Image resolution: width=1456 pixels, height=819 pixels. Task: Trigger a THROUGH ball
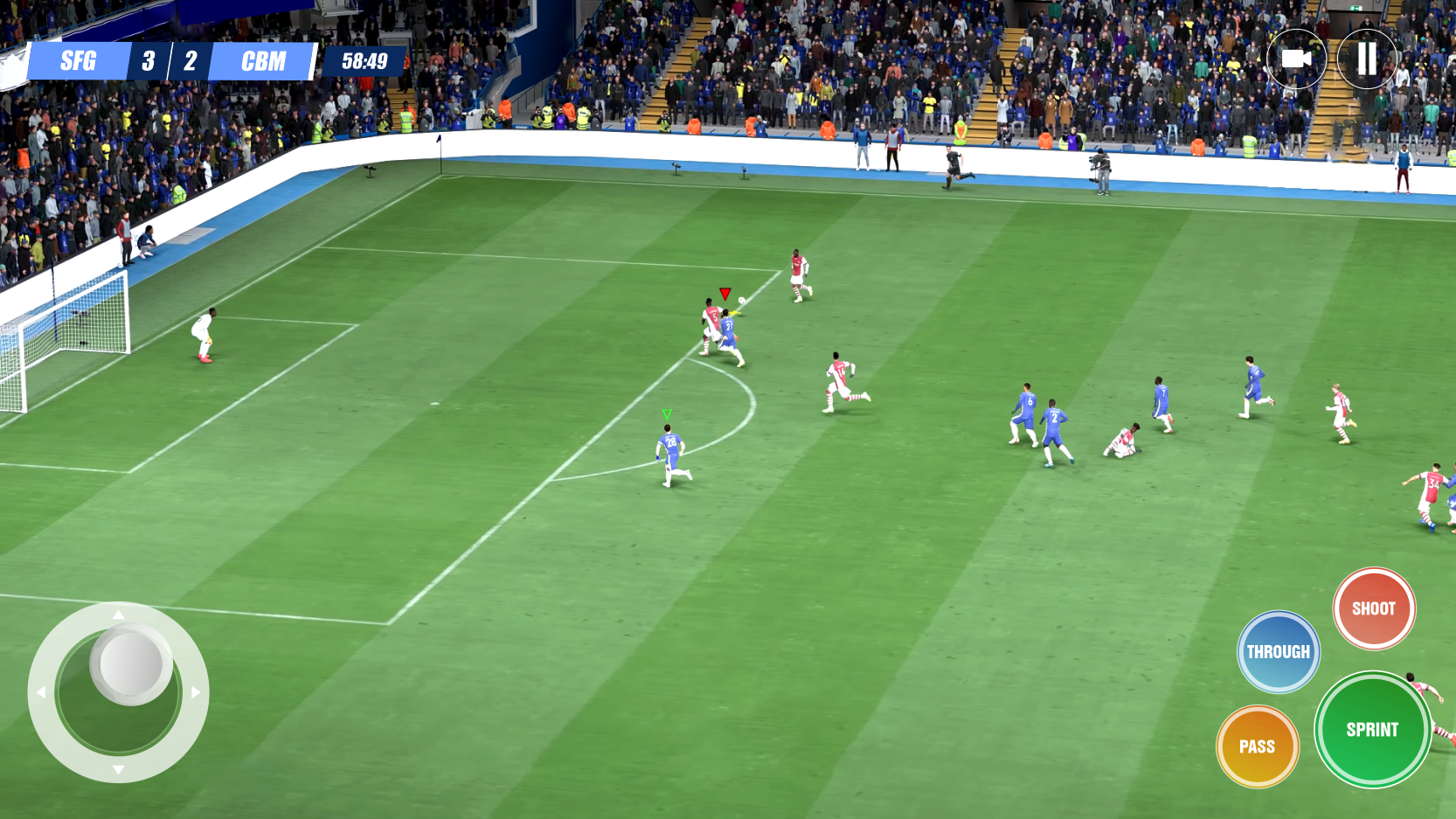click(1278, 651)
